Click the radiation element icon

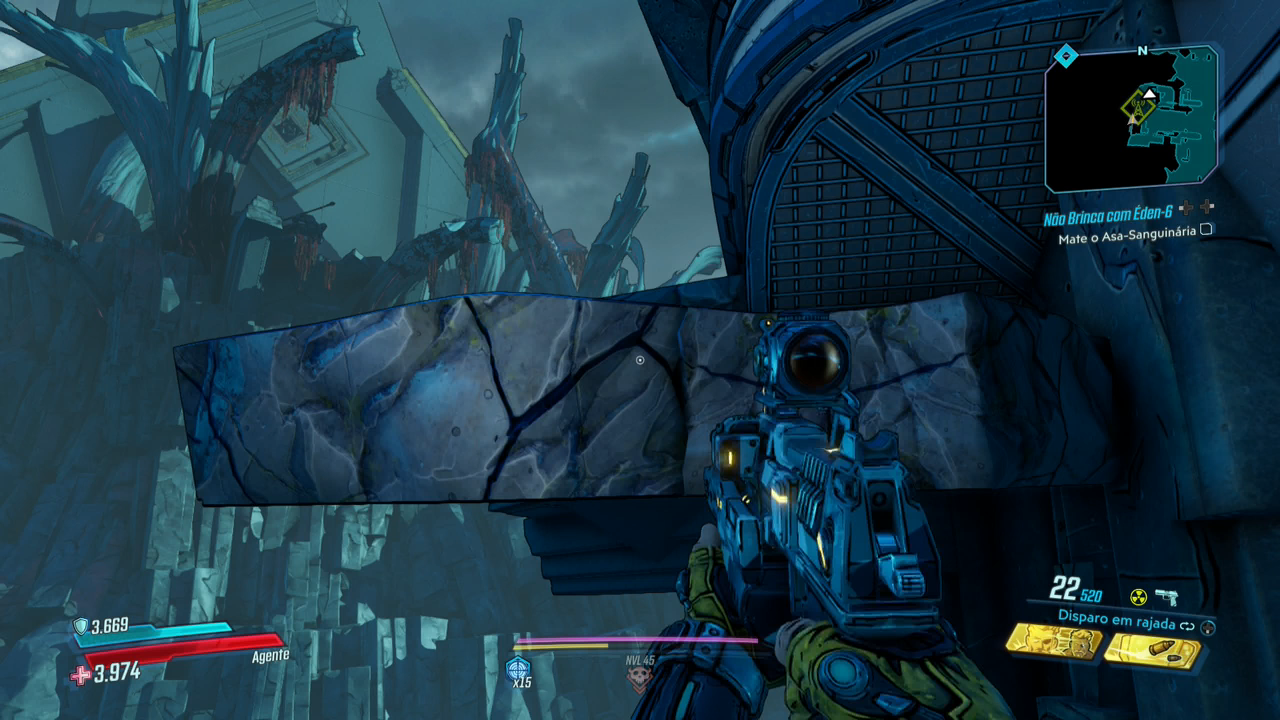pyautogui.click(x=1138, y=597)
